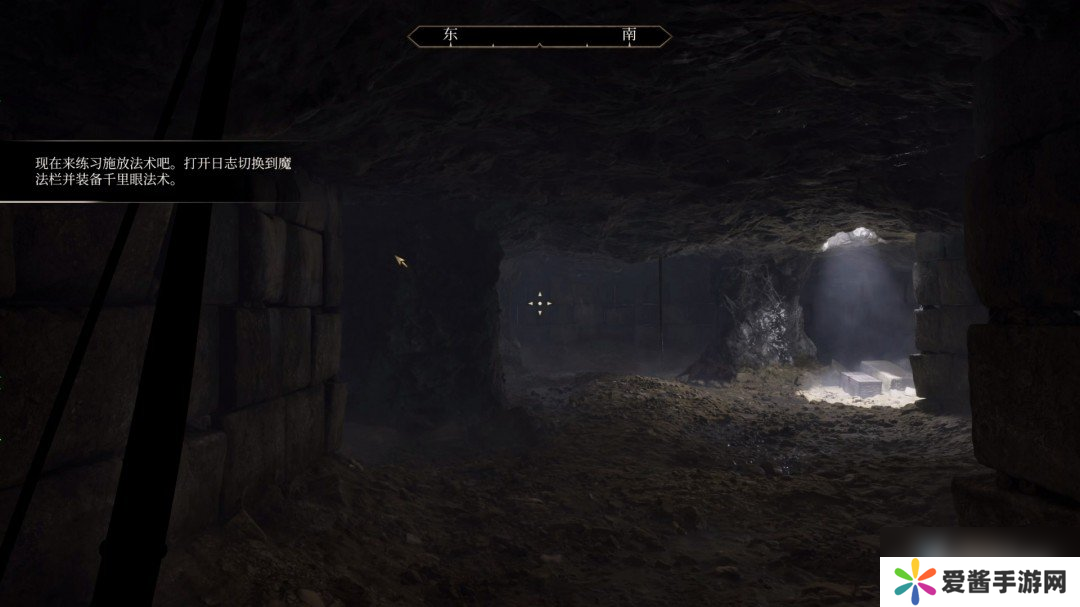Open the 爱酱手游网 watermark logo
Screen dimensions: 1080x607
click(x=979, y=581)
